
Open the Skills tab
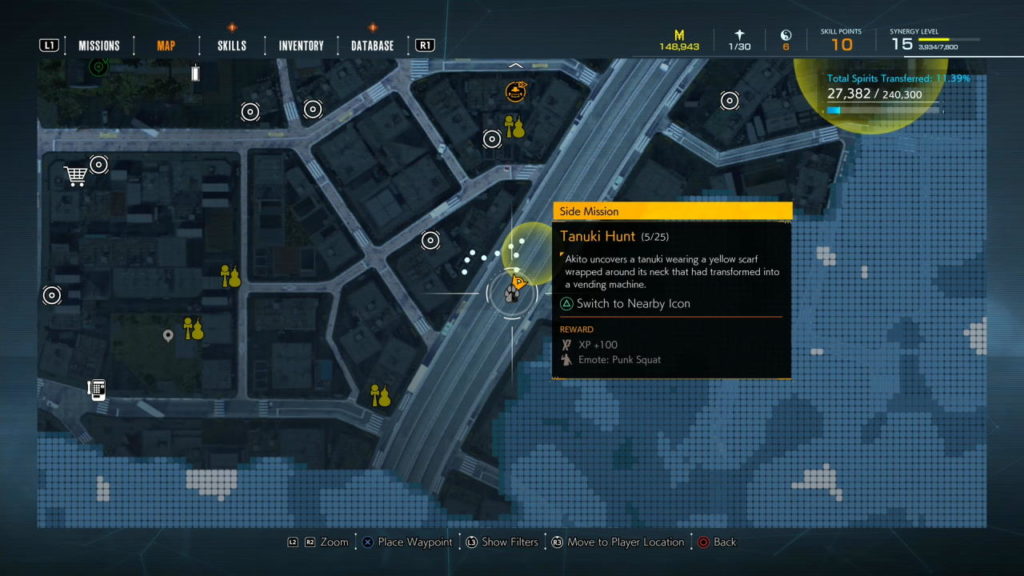(231, 45)
